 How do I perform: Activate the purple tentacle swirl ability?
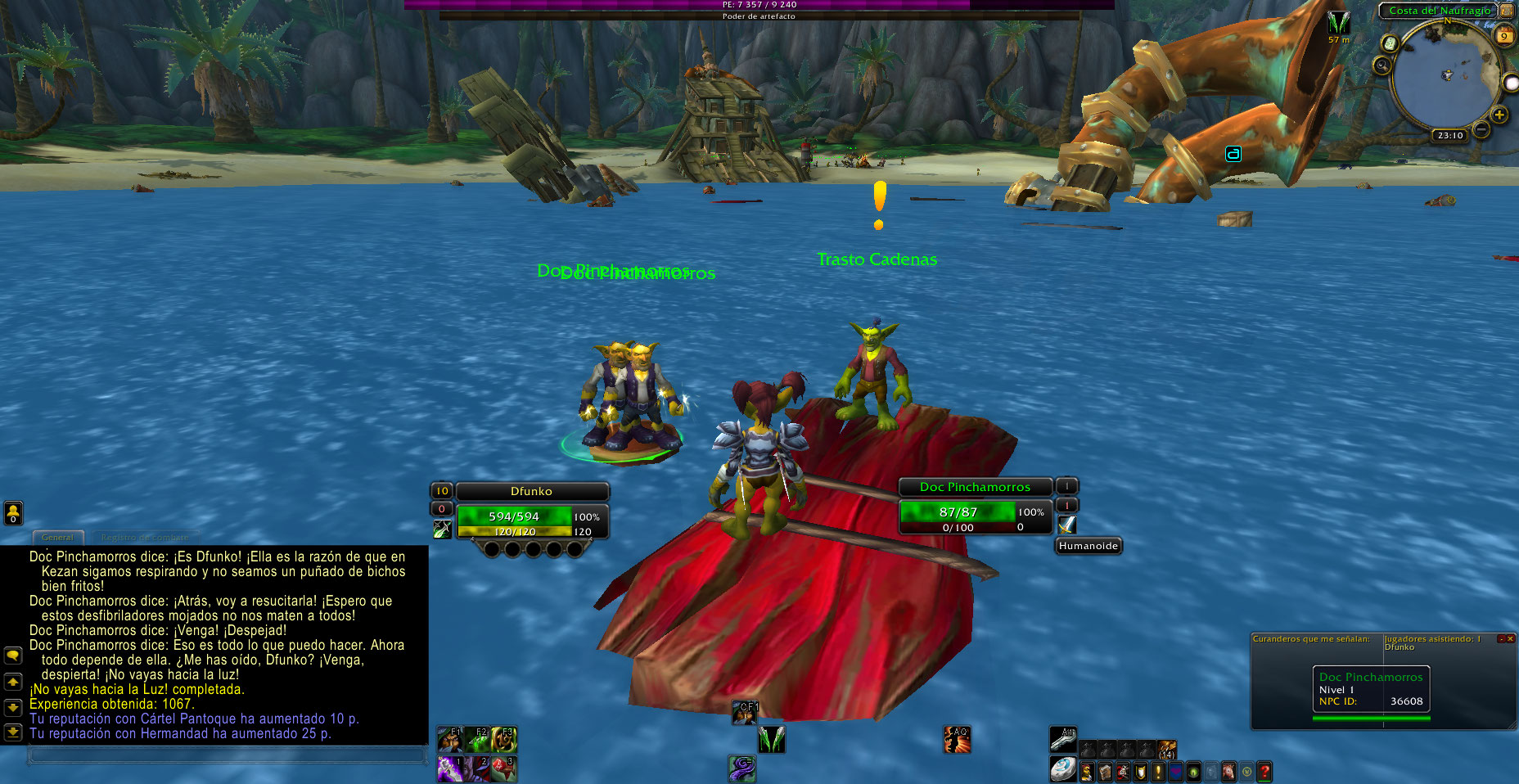(x=742, y=768)
